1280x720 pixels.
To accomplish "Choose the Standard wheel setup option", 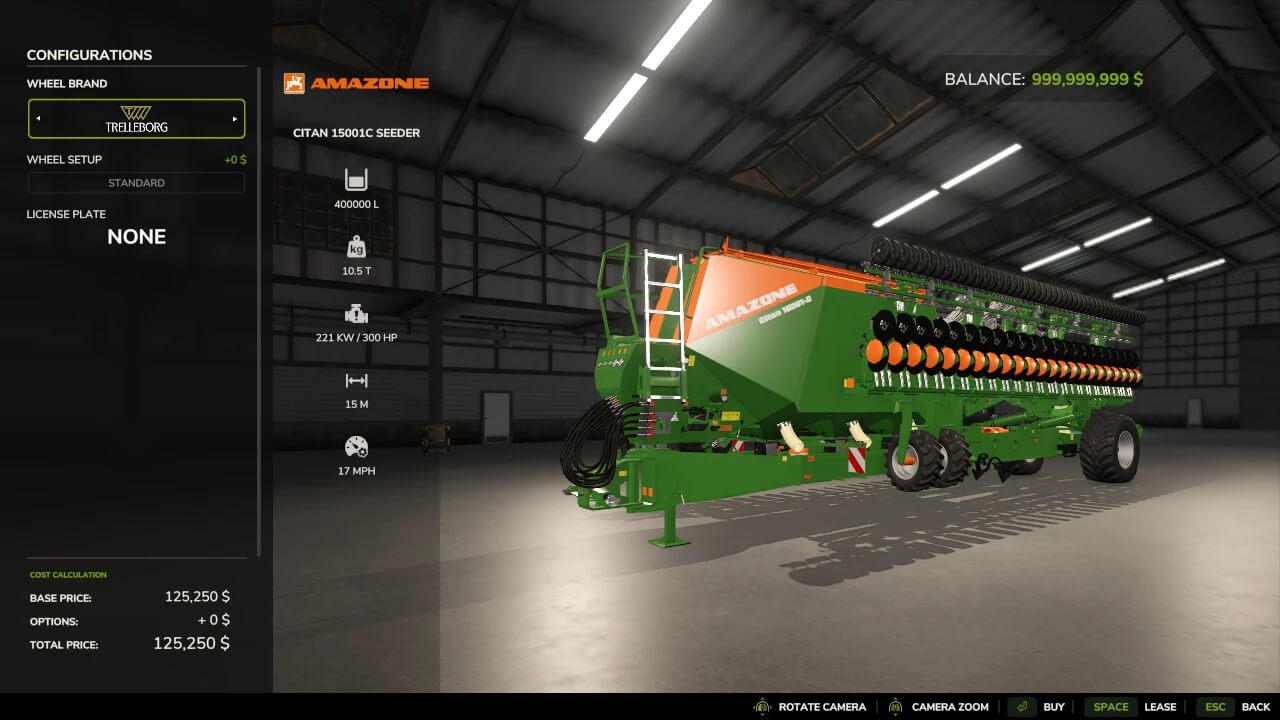I will pyautogui.click(x=136, y=183).
